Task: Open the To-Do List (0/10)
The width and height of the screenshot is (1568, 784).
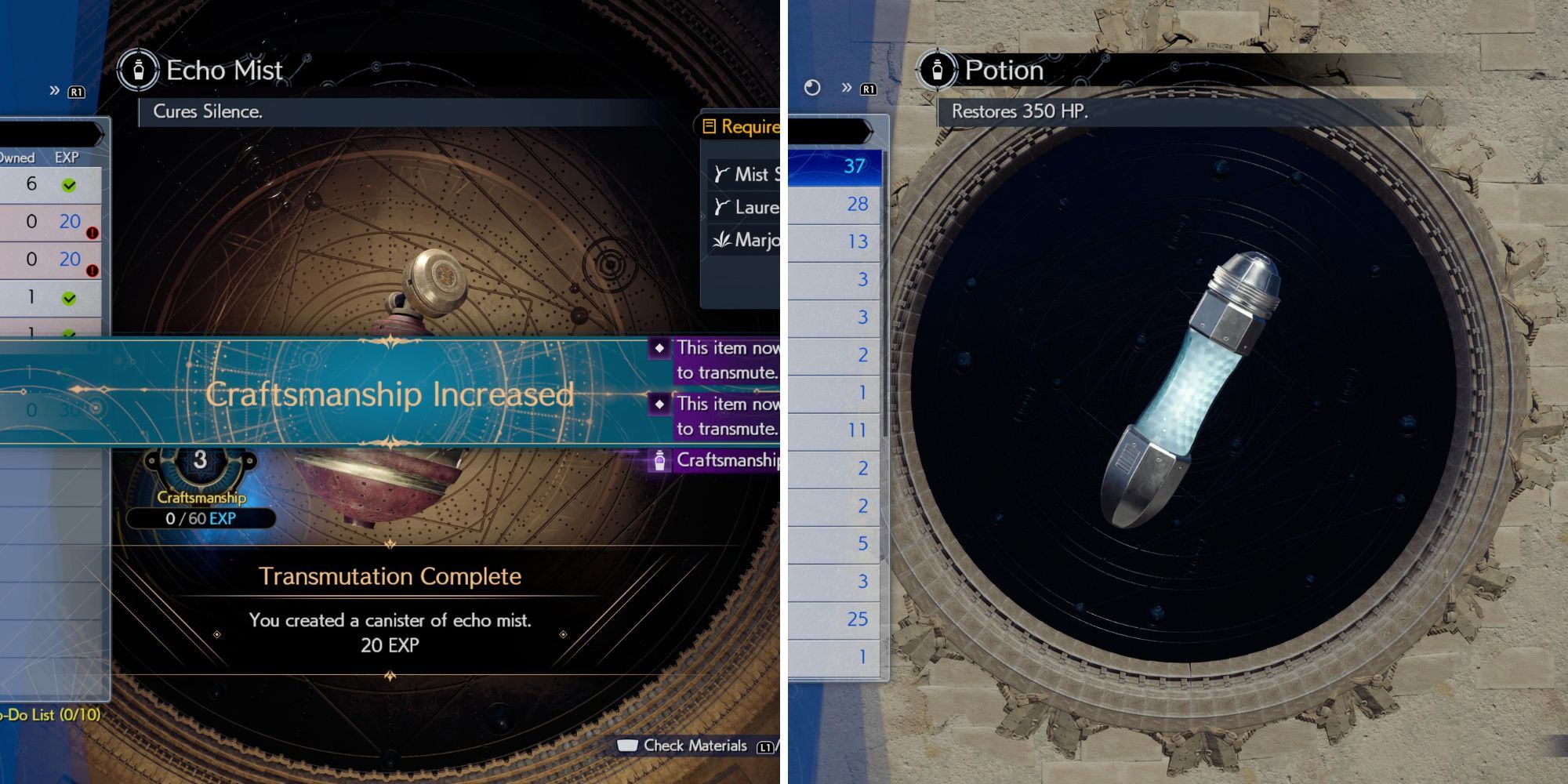Action: pyautogui.click(x=50, y=714)
